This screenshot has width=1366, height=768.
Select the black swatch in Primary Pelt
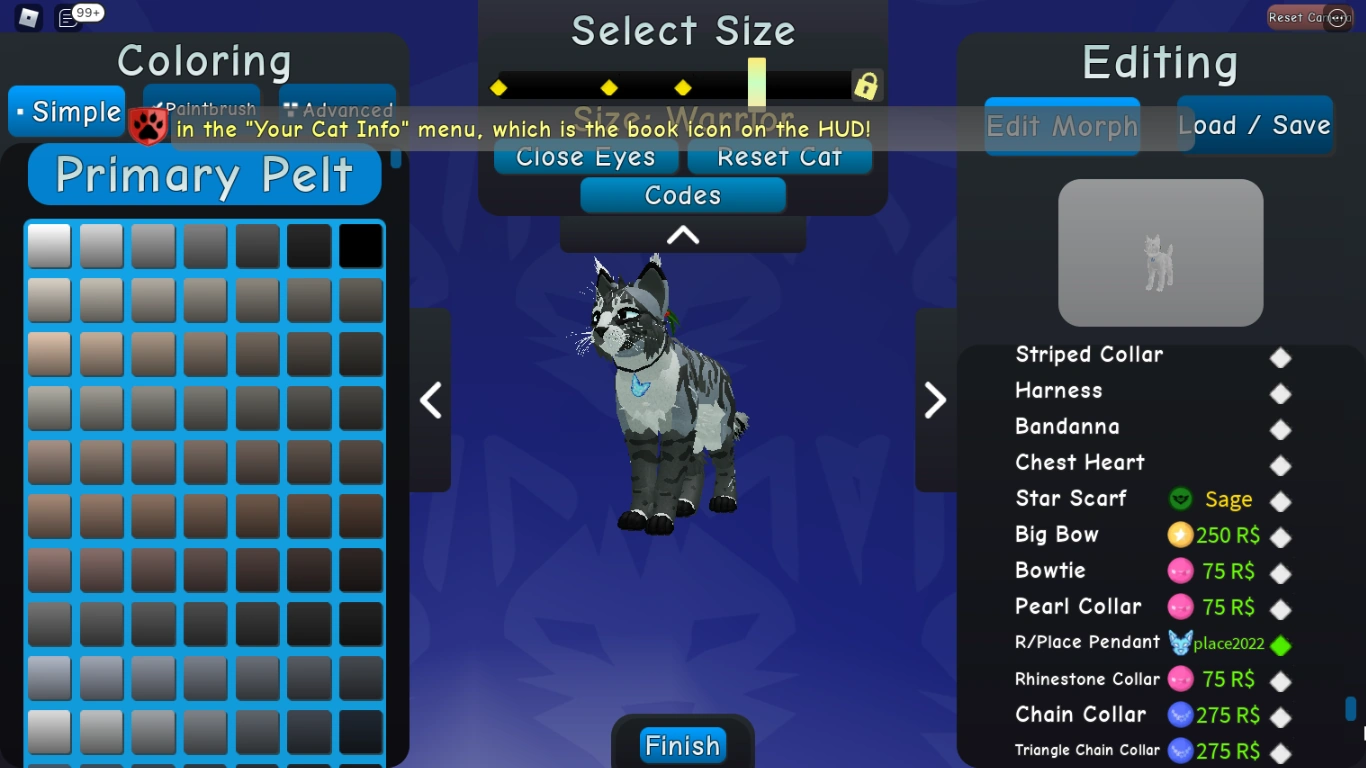[x=361, y=246]
